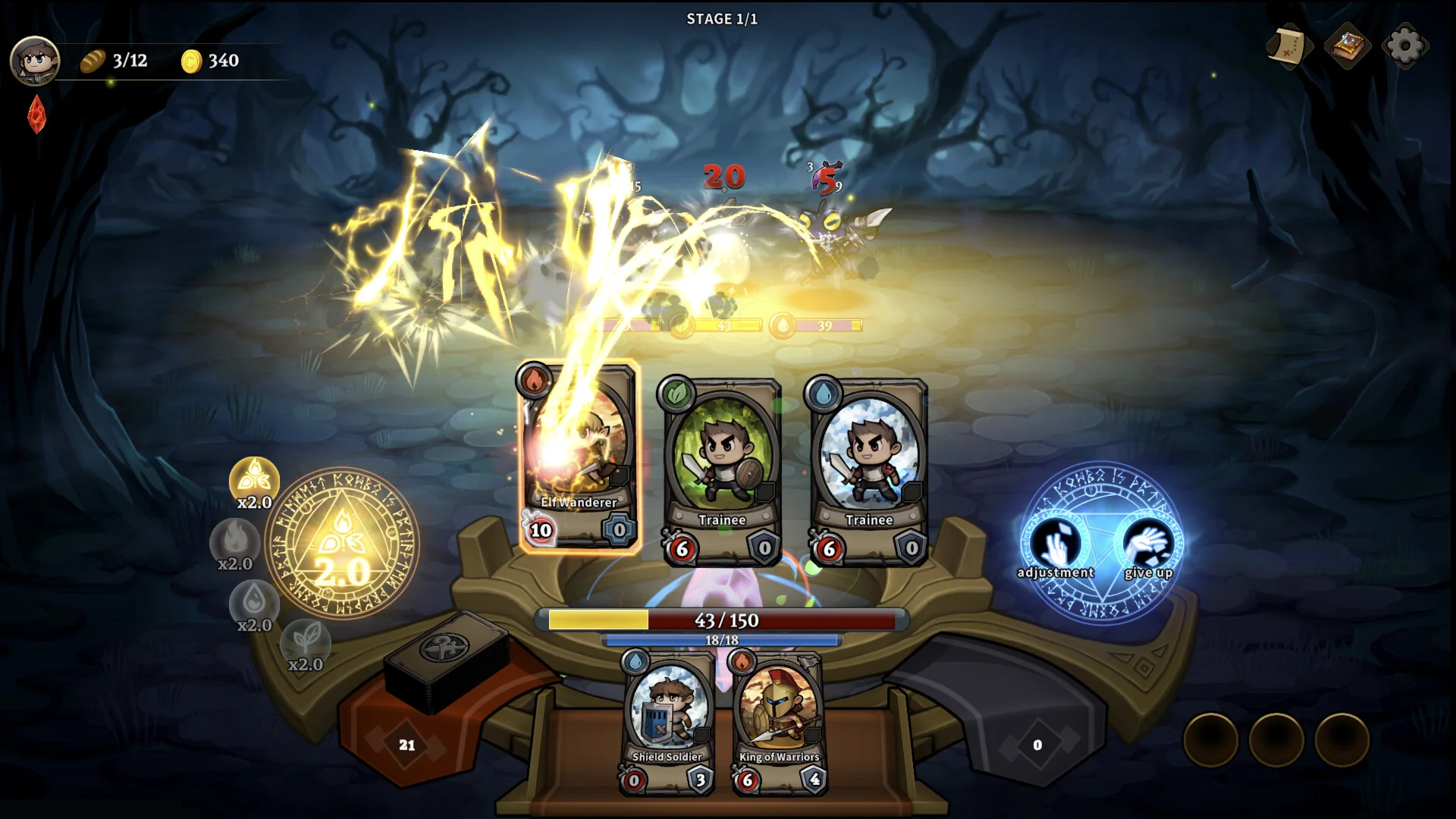Select the green leaf Trainee card

point(721,472)
